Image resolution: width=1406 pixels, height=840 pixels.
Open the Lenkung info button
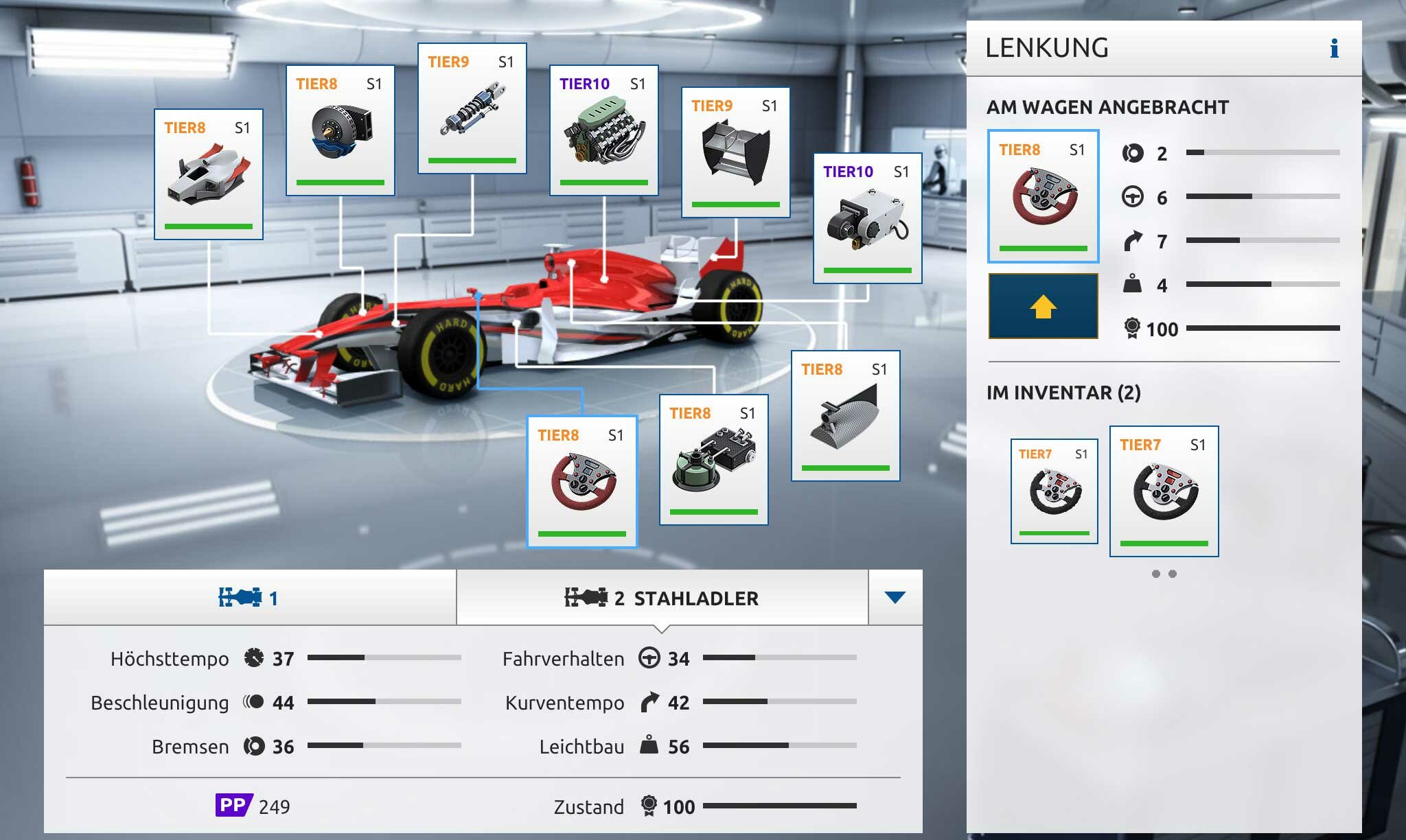1334,48
